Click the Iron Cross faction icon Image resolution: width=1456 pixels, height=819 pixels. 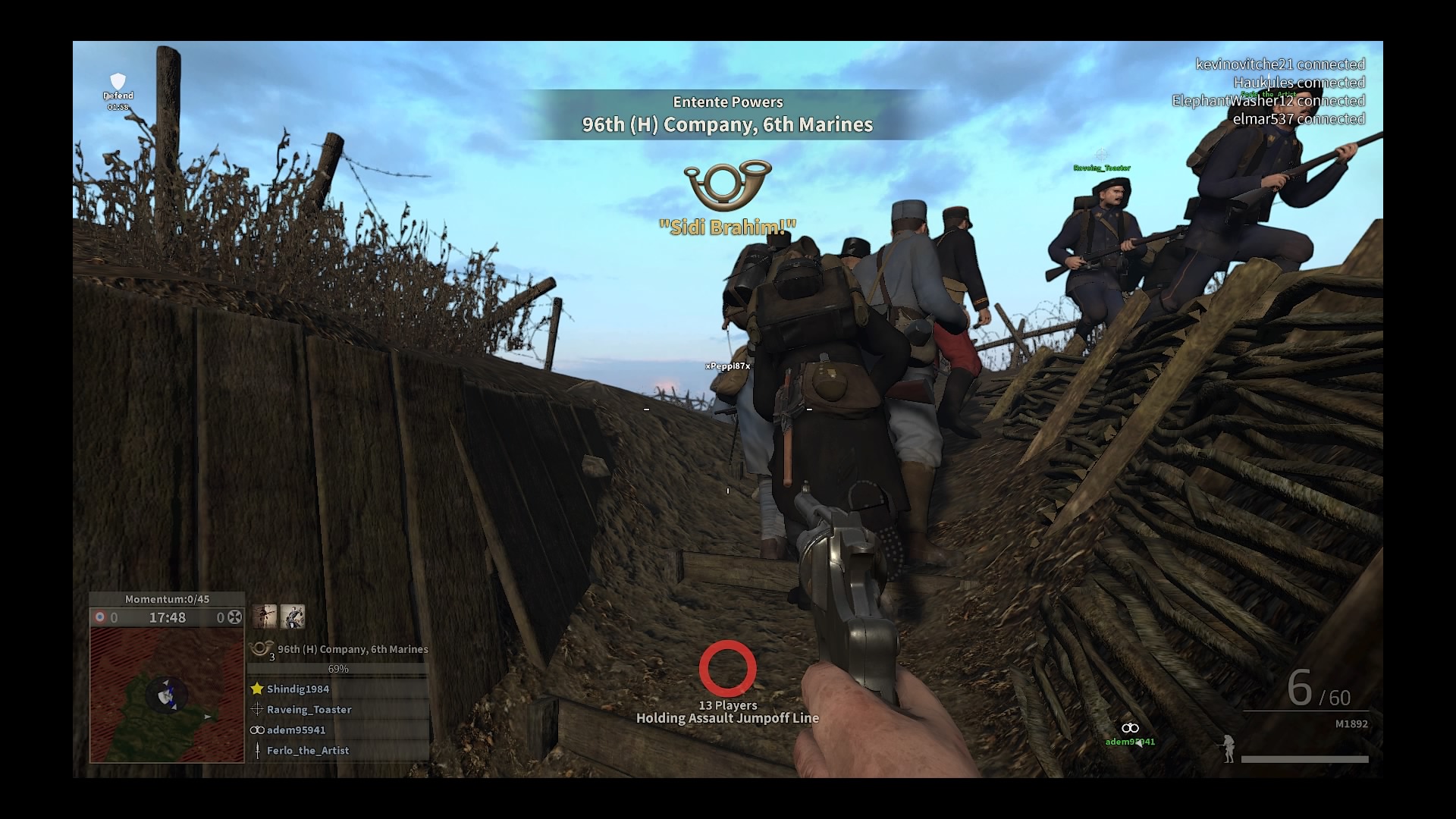234,617
